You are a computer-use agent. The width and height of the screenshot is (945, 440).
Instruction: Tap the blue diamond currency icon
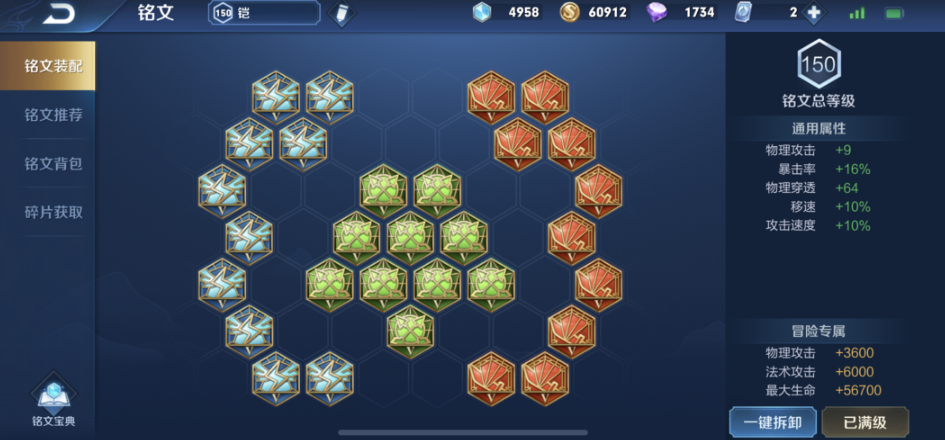click(x=483, y=13)
